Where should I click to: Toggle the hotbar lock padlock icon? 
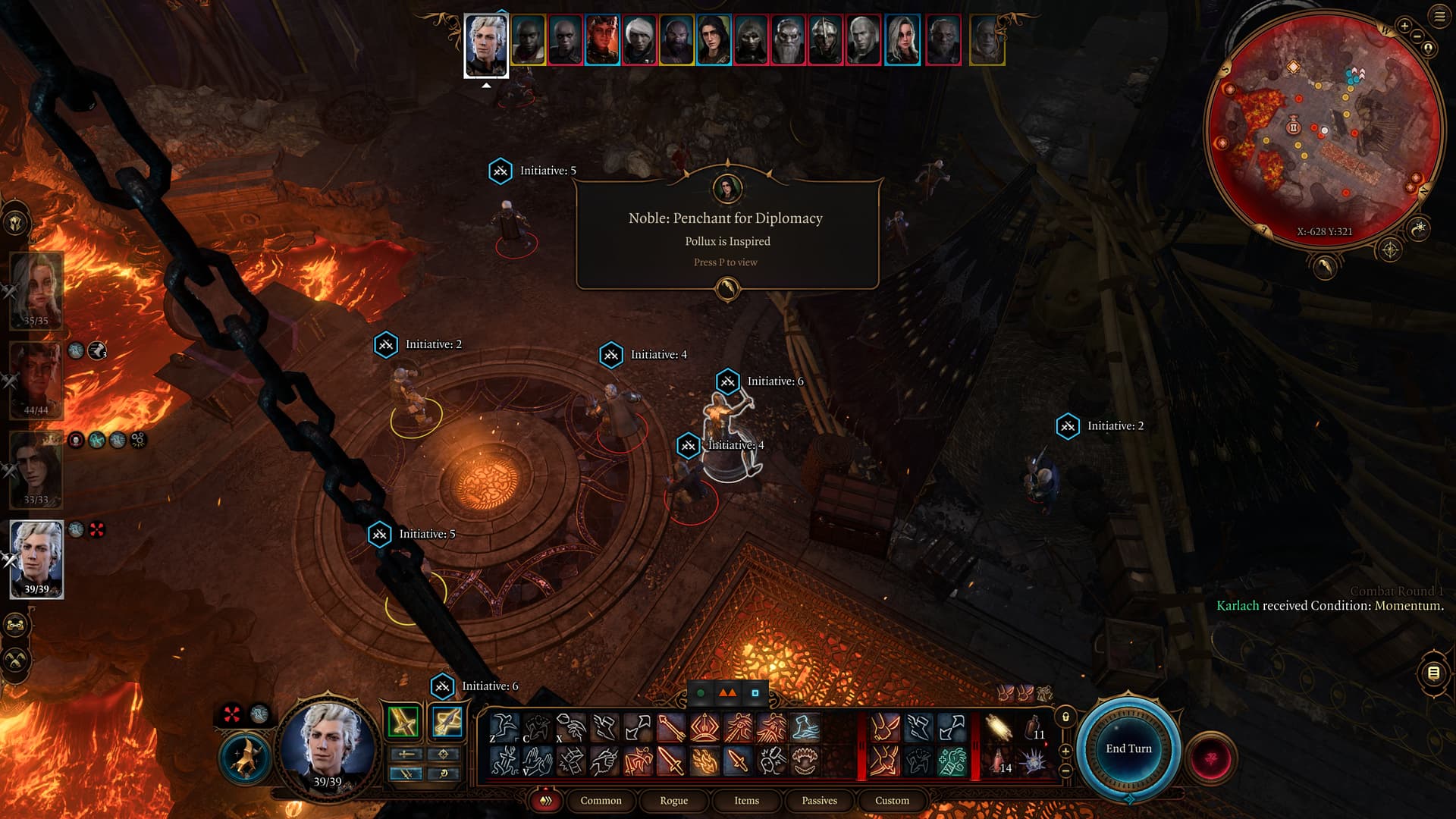tap(1065, 717)
